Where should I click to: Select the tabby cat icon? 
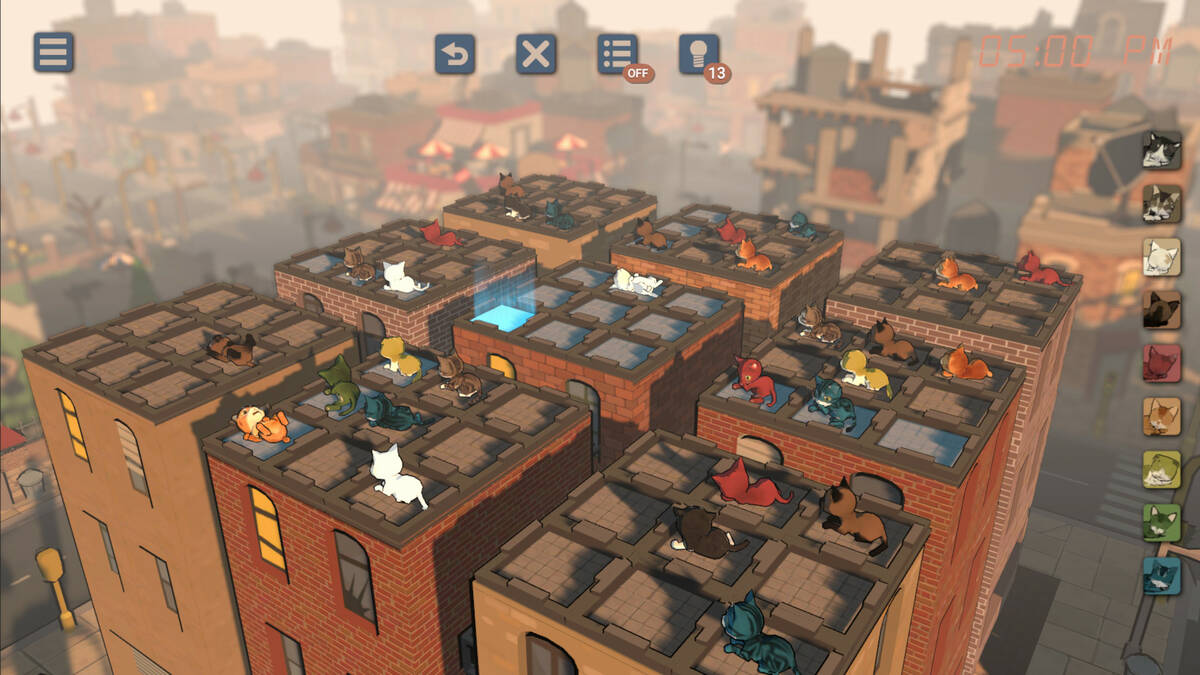(x=1162, y=203)
